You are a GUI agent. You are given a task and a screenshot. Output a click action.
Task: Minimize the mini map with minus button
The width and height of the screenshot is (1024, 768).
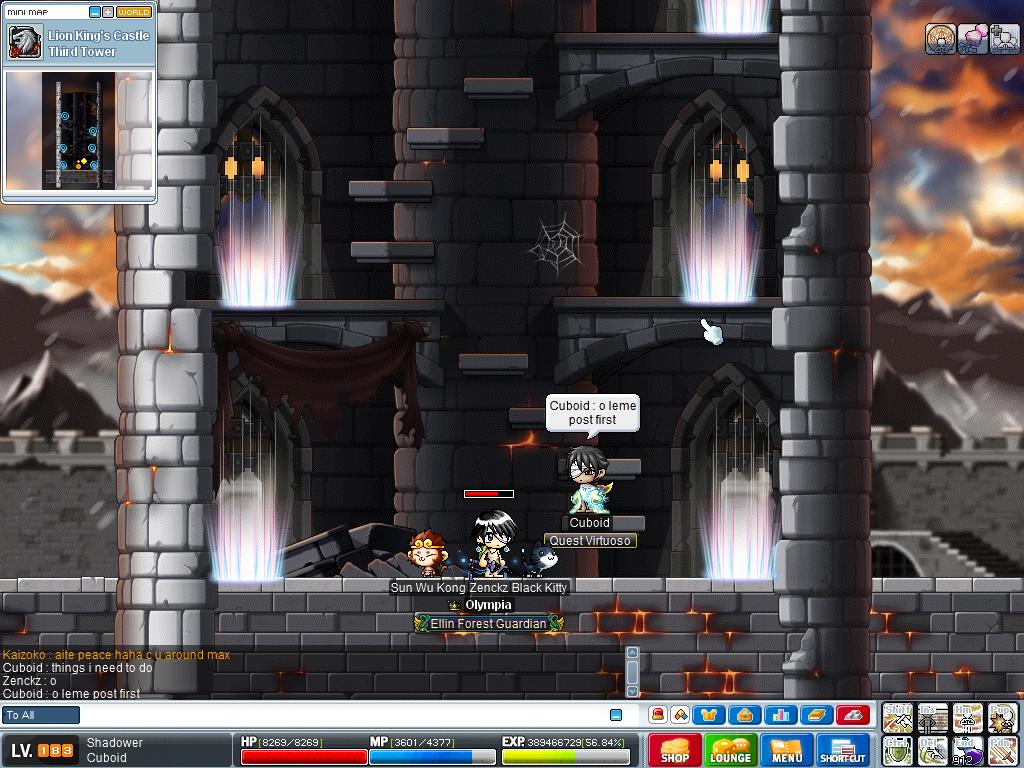95,12
